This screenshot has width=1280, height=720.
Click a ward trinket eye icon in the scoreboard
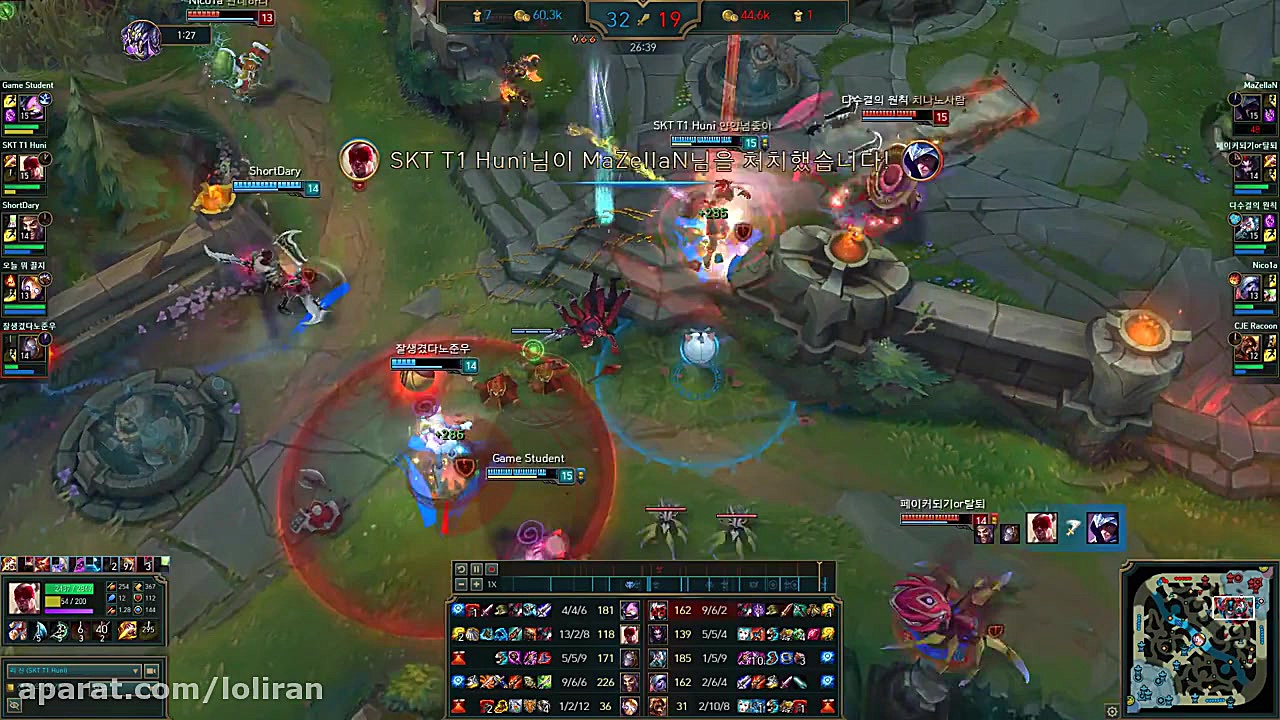[459, 609]
